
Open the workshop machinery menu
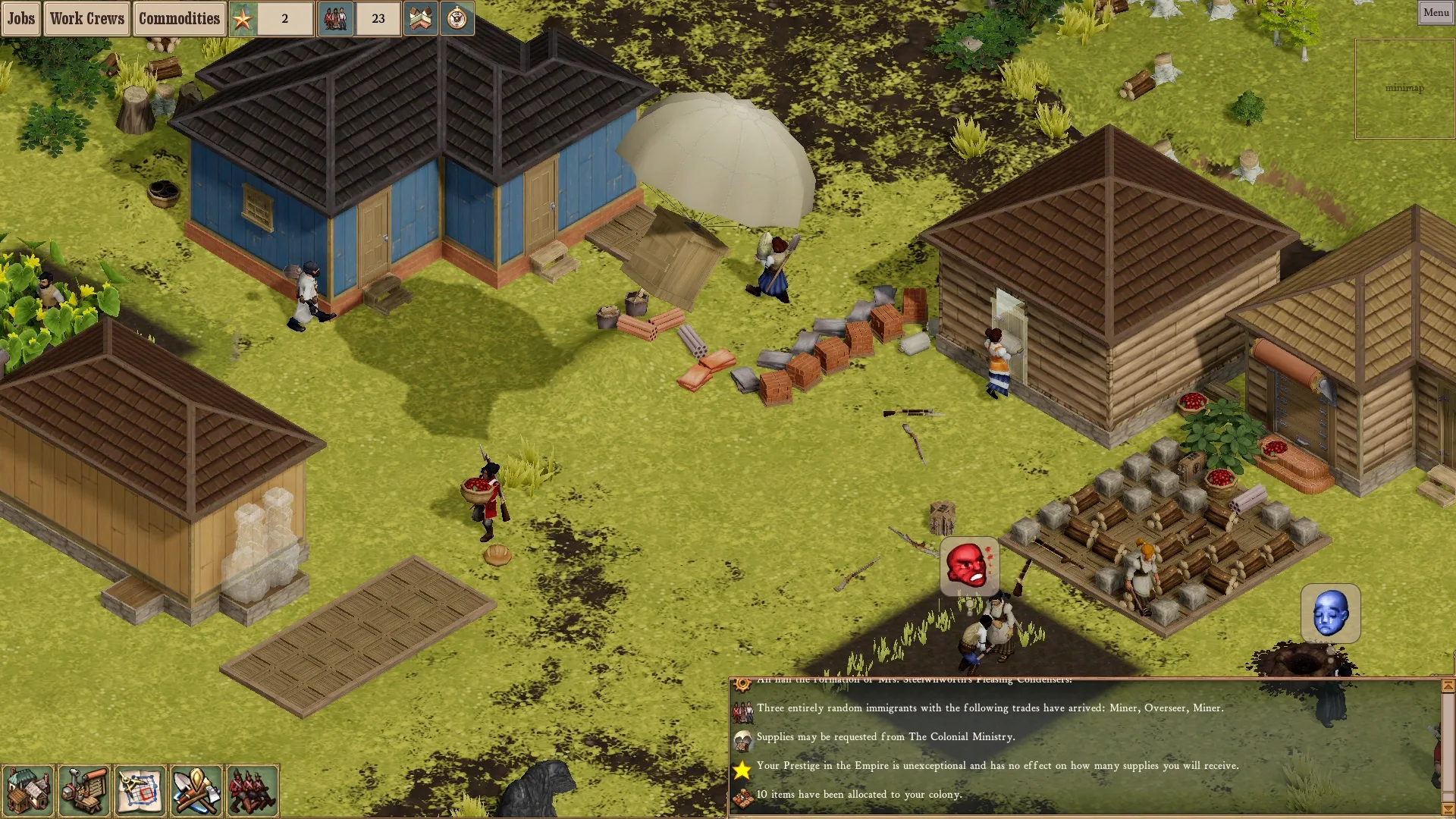click(84, 791)
